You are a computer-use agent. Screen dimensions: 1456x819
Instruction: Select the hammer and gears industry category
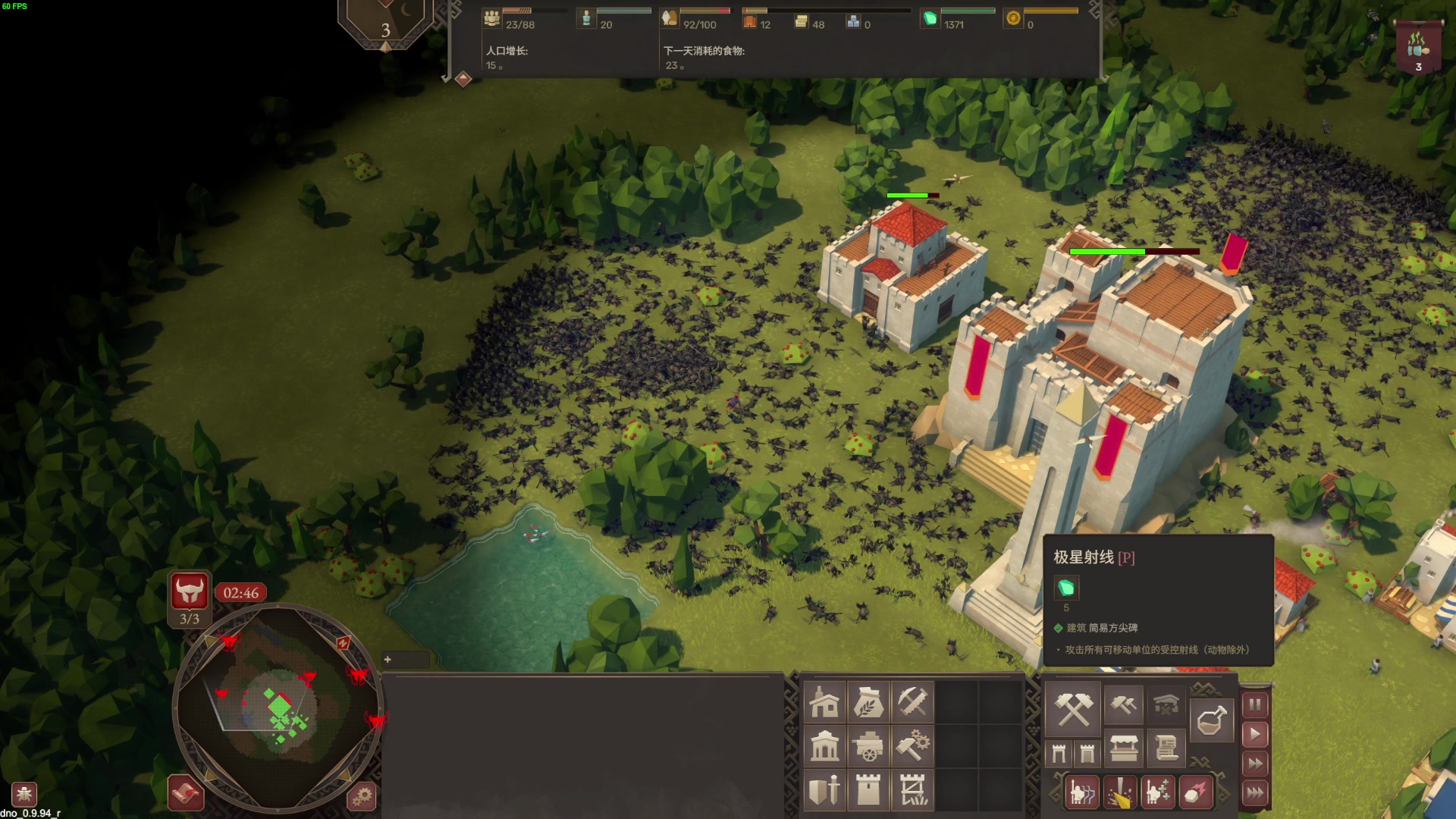(x=912, y=747)
